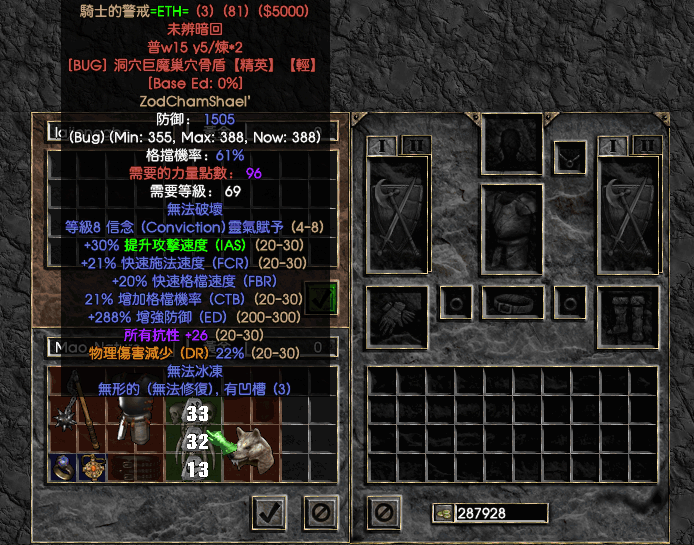Image resolution: width=694 pixels, height=545 pixels.
Task: Pick the gold amulet with red gem
Action: click(x=94, y=467)
